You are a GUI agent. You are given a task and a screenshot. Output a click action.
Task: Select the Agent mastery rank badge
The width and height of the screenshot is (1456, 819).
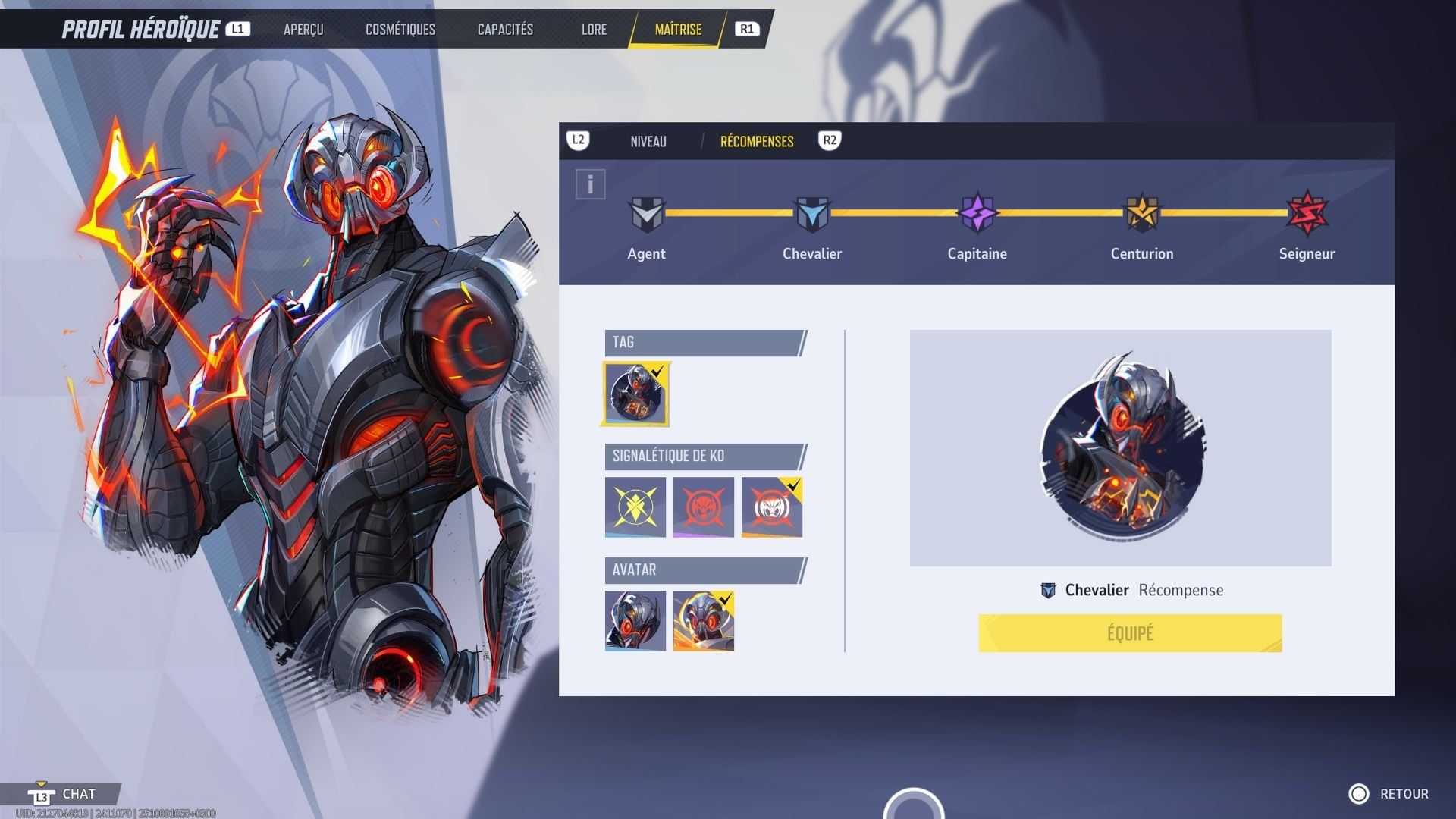click(x=646, y=215)
